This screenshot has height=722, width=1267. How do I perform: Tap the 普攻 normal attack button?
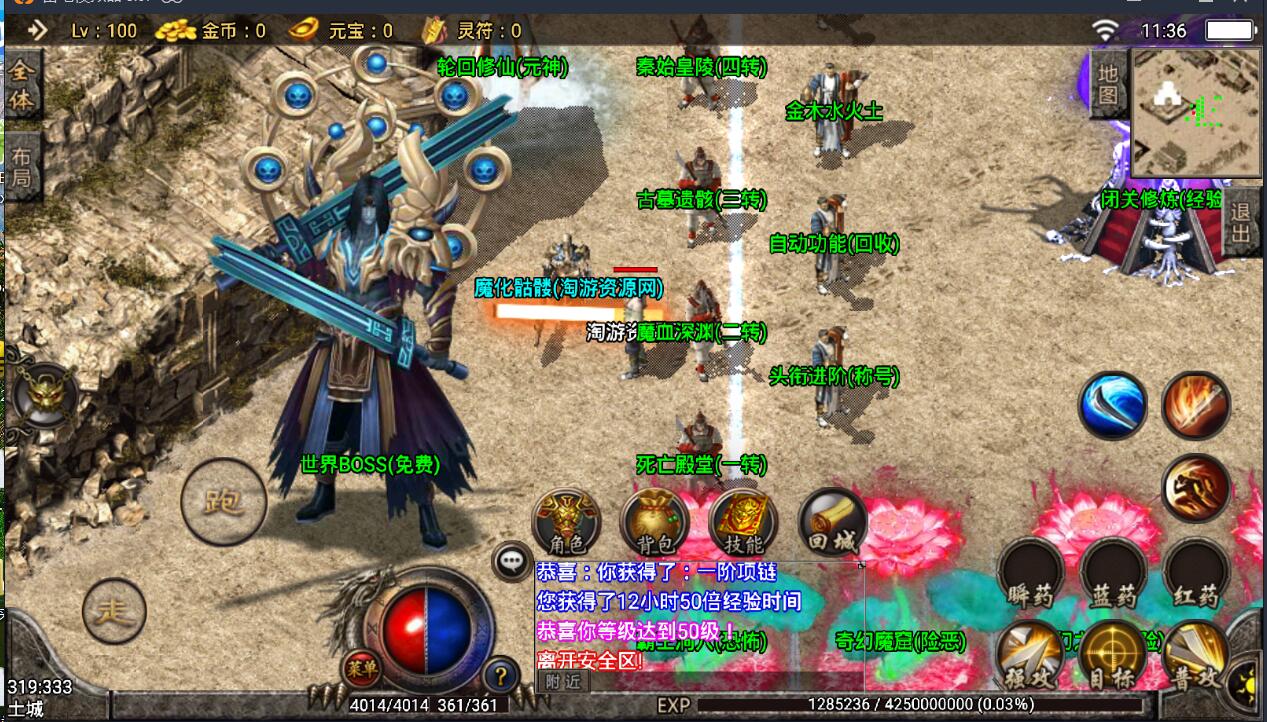(1195, 655)
